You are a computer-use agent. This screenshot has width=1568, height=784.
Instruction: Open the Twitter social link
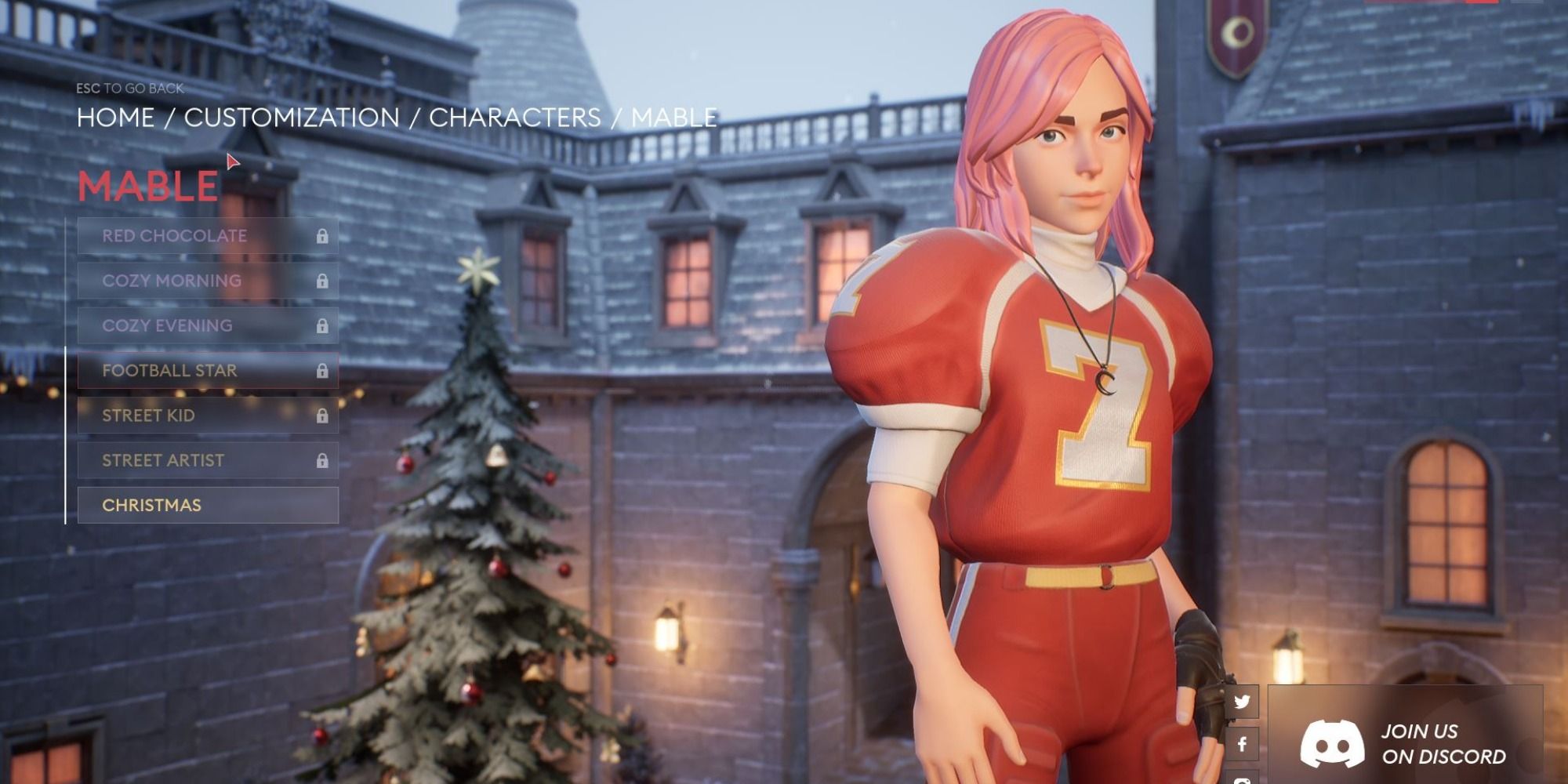pyautogui.click(x=1242, y=702)
